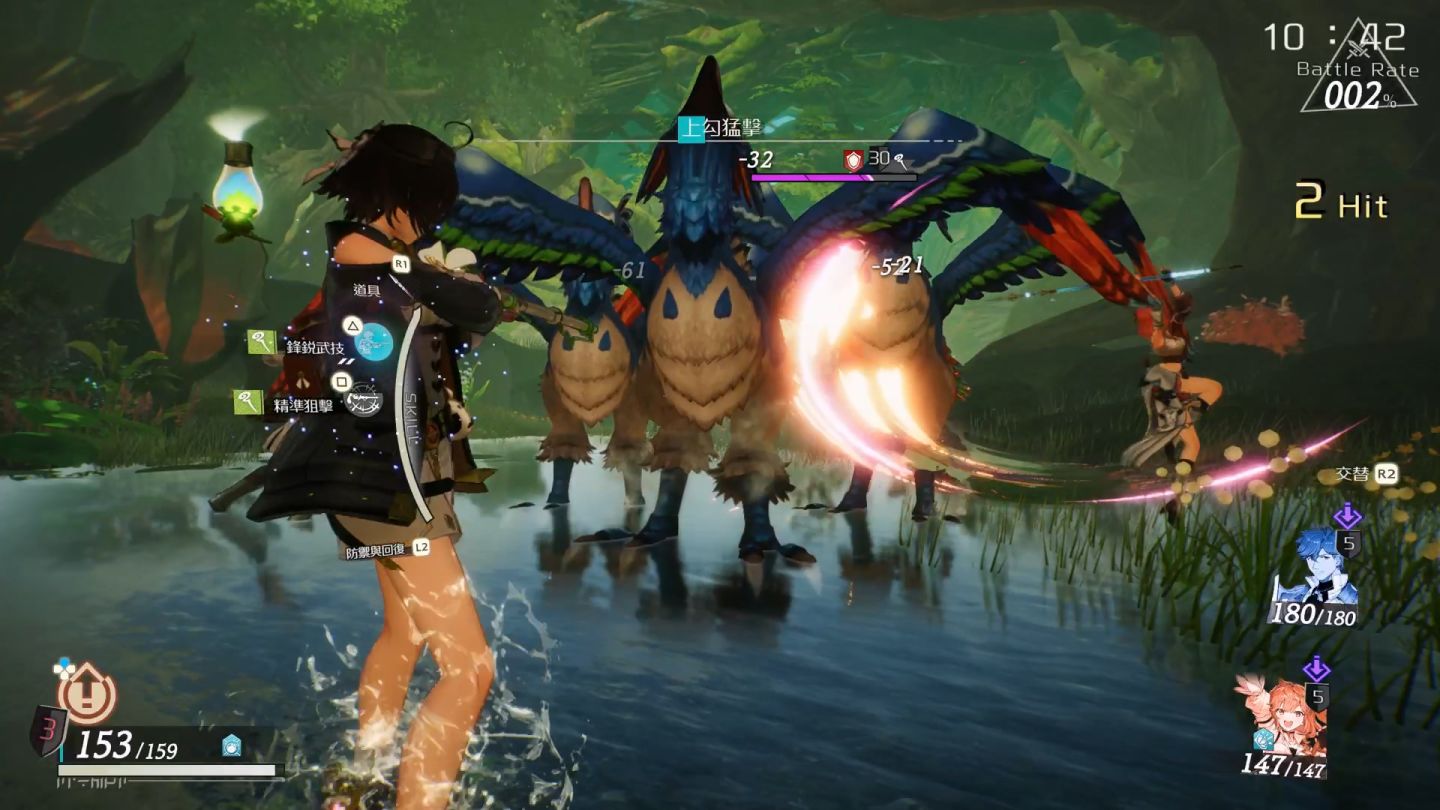Viewport: 1440px width, 810px height.
Task: Open the 道具 items menu
Action: 367,289
